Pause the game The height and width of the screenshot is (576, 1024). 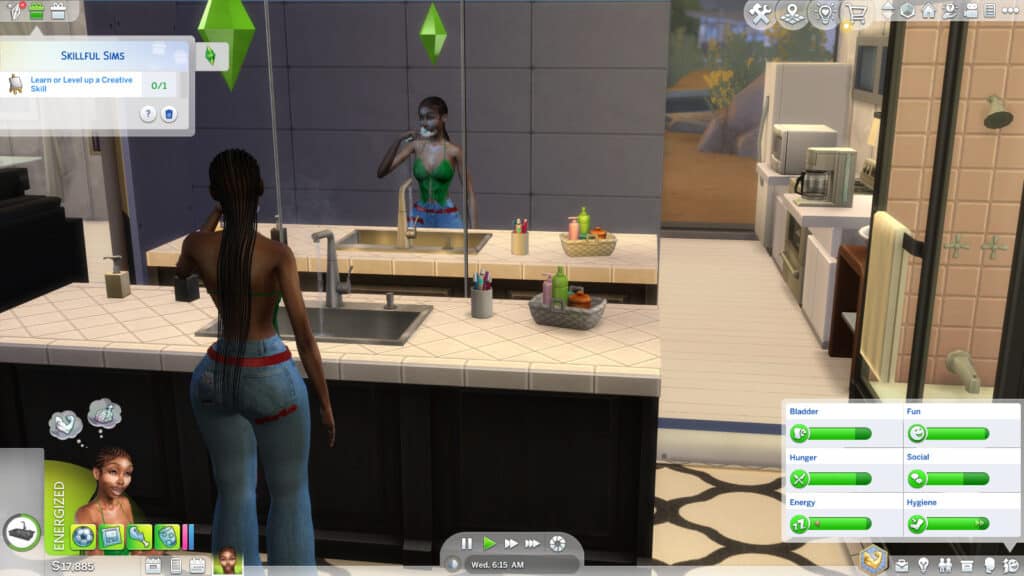(467, 543)
